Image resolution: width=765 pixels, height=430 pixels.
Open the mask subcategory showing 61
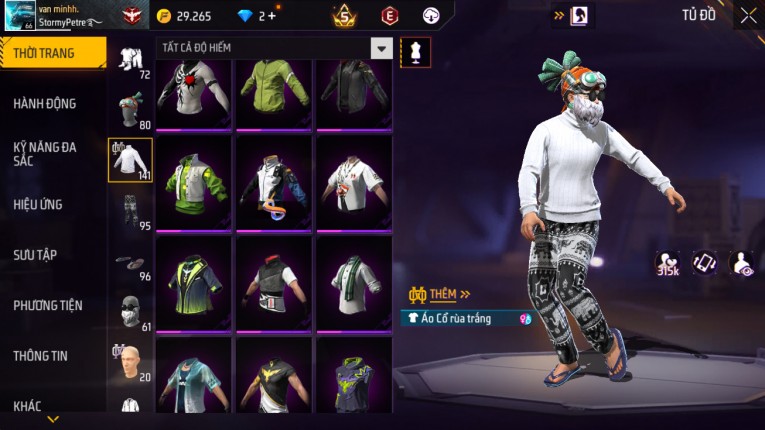click(130, 312)
